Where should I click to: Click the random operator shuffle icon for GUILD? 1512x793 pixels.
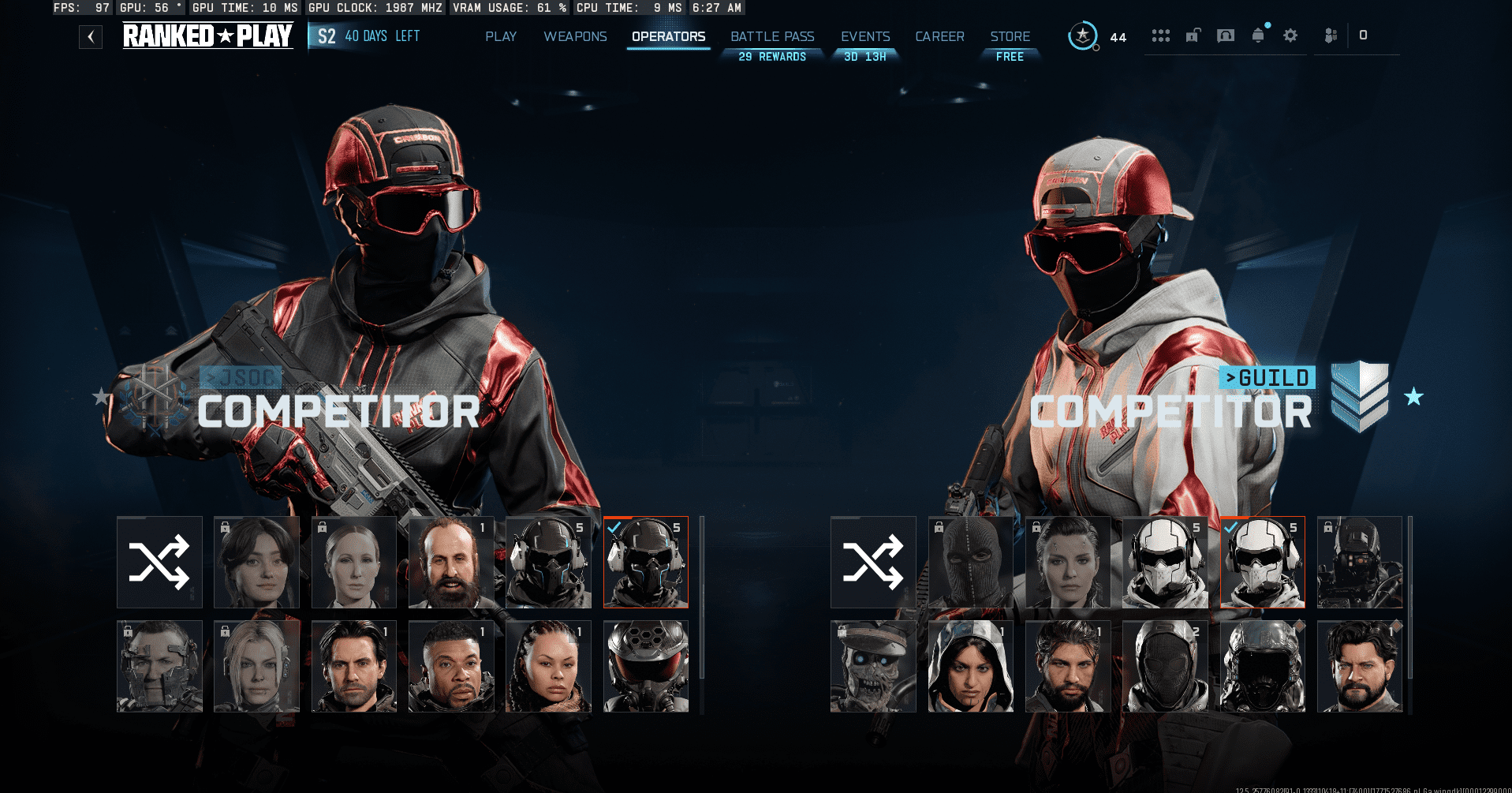pos(872,562)
